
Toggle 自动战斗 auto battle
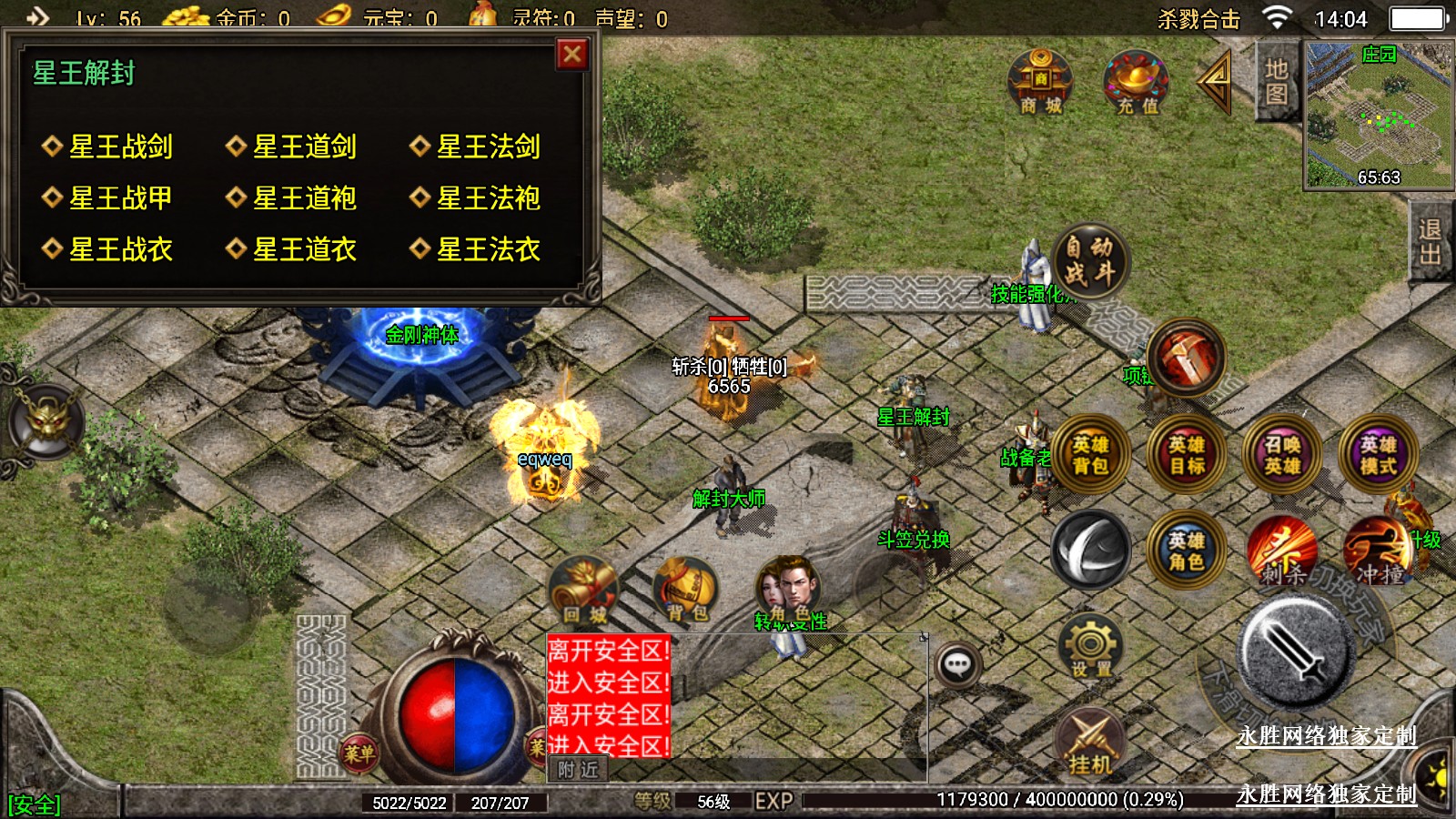coord(1090,260)
